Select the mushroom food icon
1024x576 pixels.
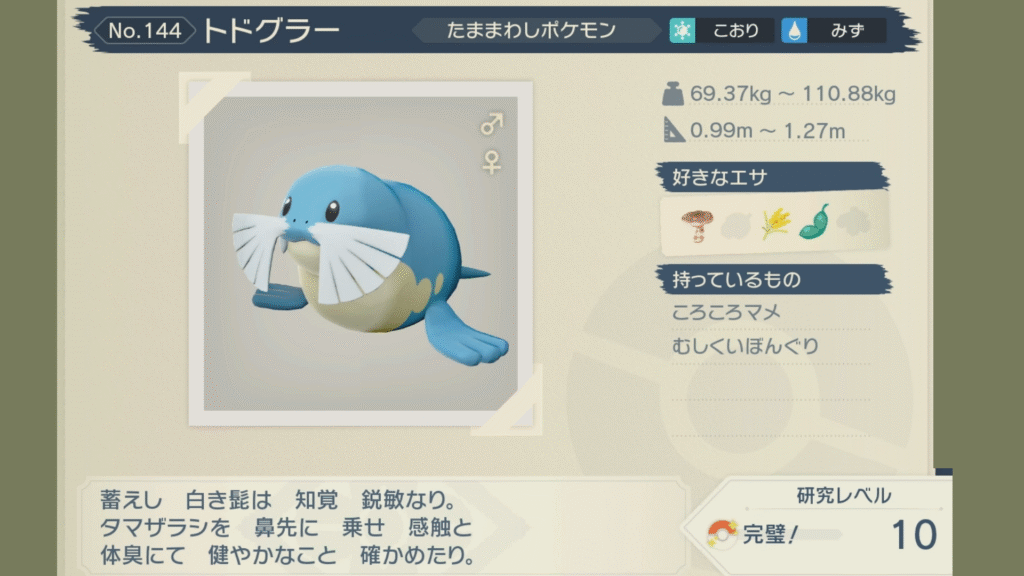(x=696, y=223)
